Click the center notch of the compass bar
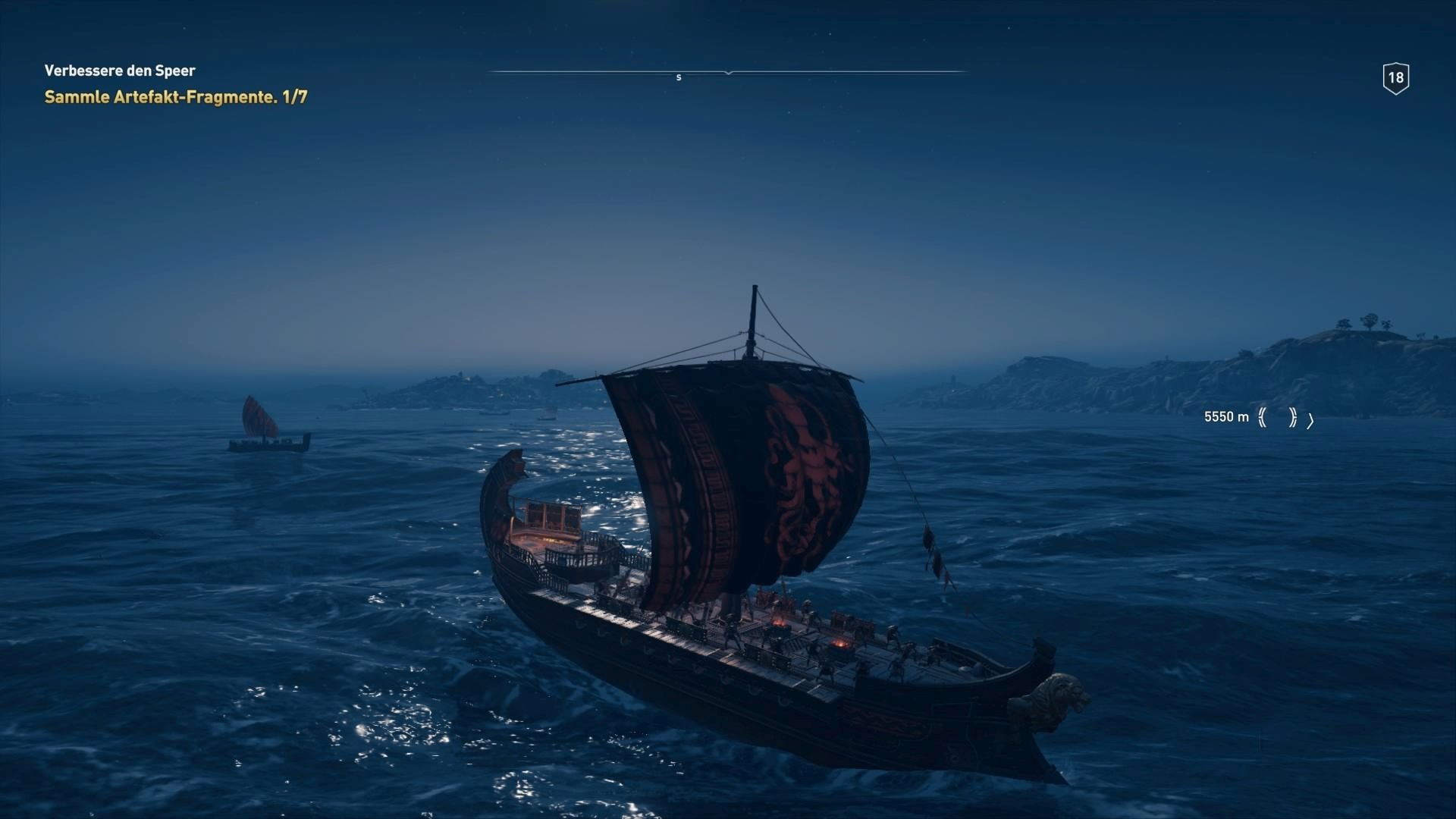 pyautogui.click(x=728, y=72)
